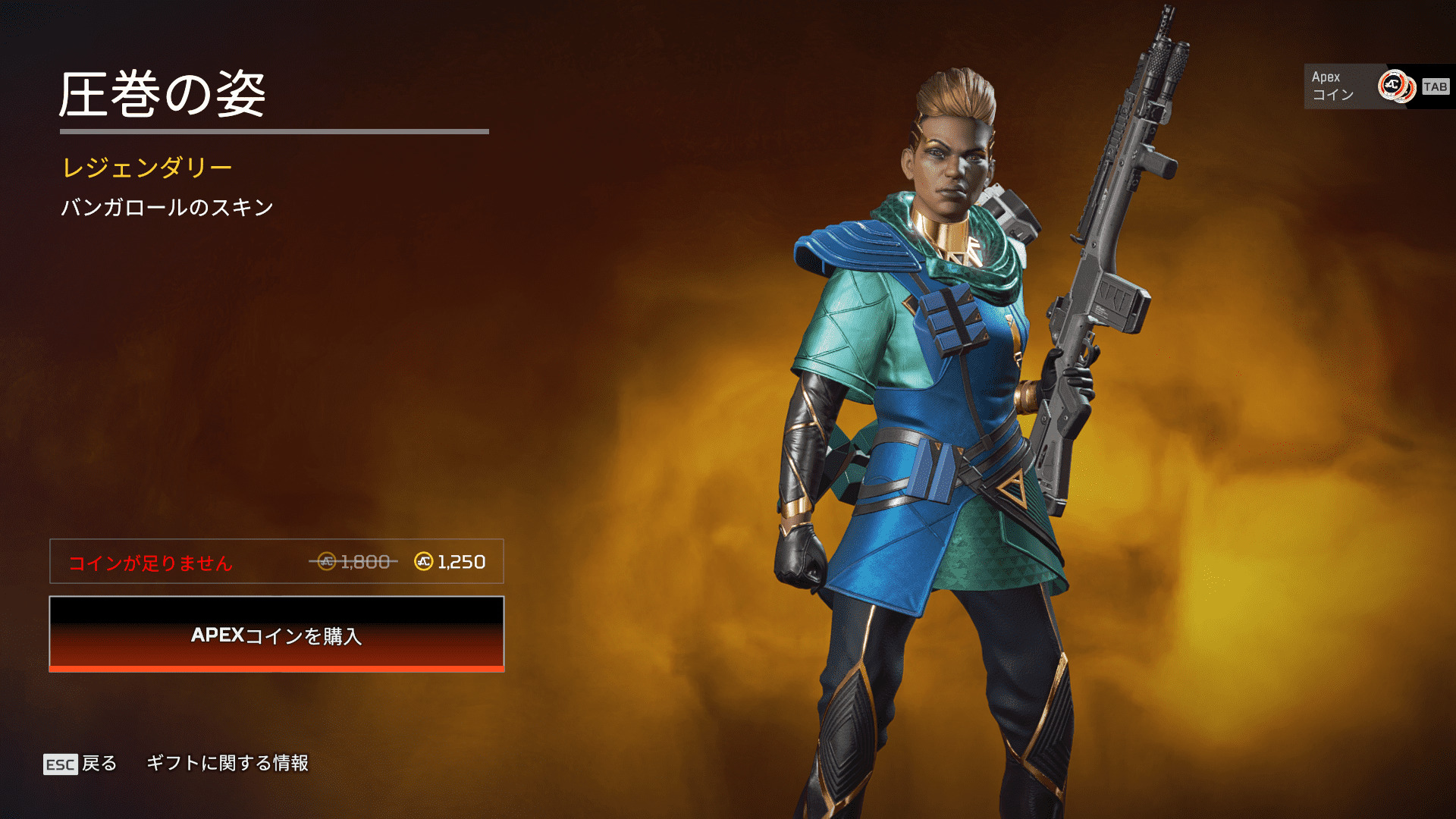Click the APEXコインを購入 button
Viewport: 1456px width, 819px height.
click(x=277, y=634)
